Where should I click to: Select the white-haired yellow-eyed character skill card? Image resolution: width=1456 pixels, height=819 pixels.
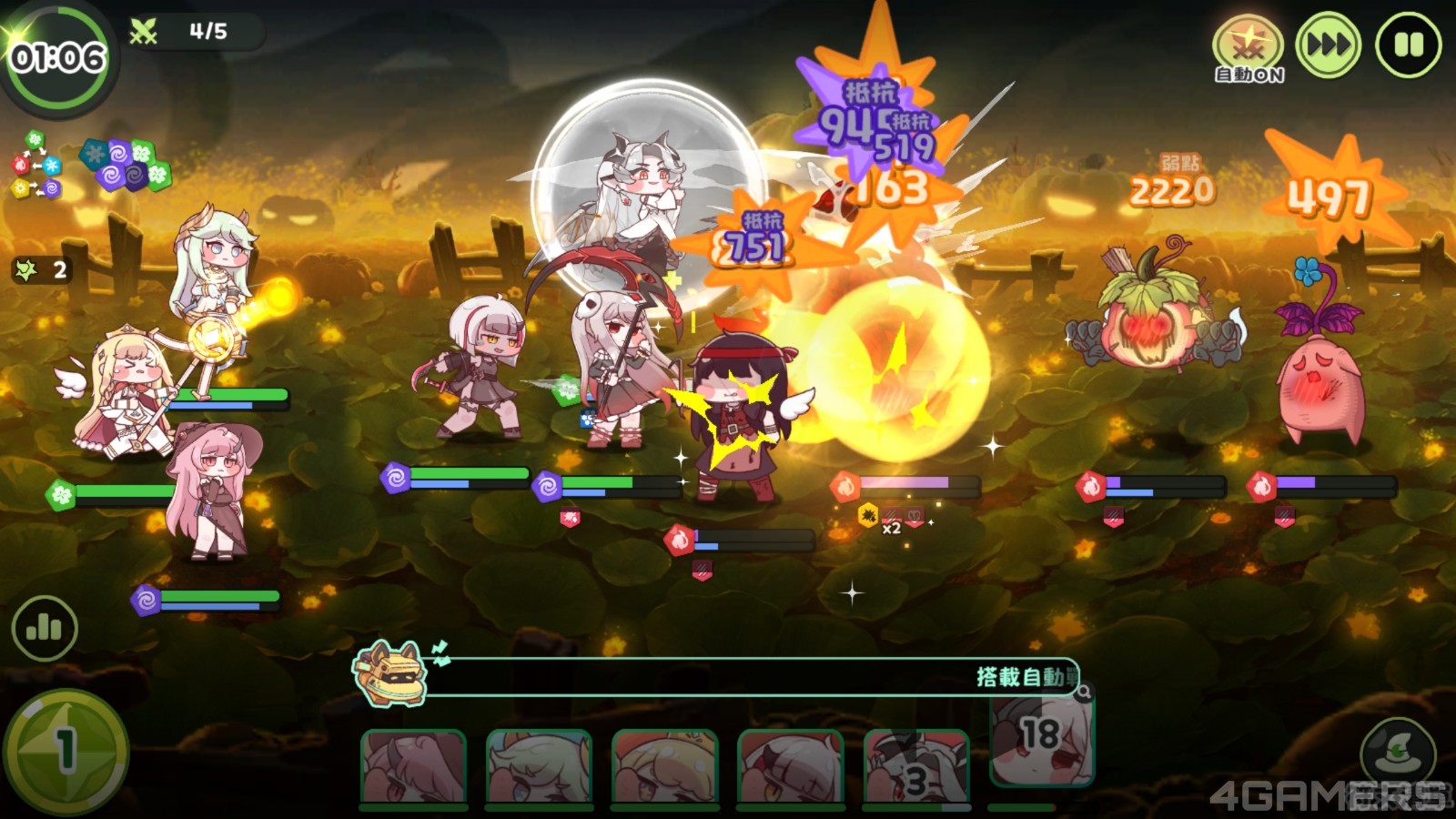790,767
